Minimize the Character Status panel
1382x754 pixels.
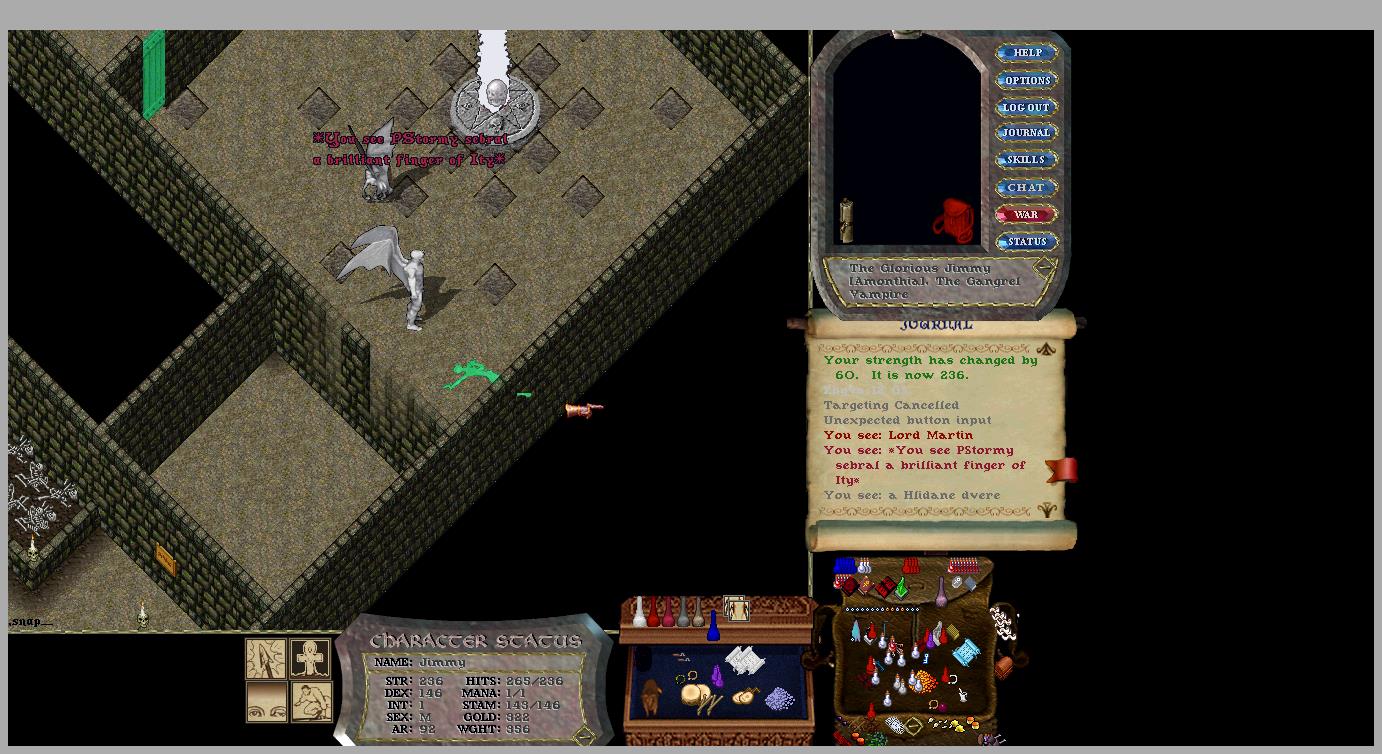(583, 735)
